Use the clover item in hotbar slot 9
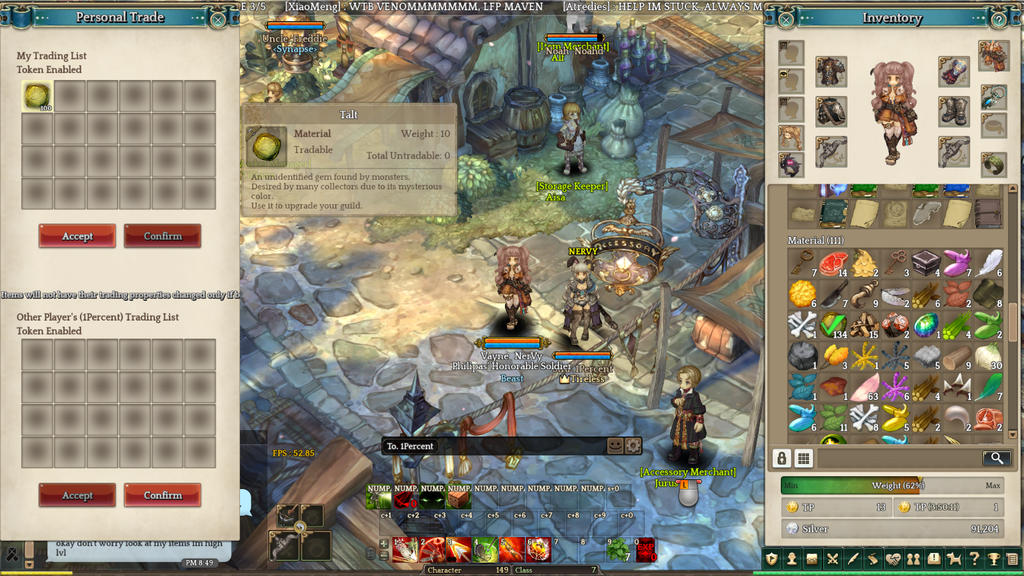Viewport: 1024px width, 576px height. (620, 549)
